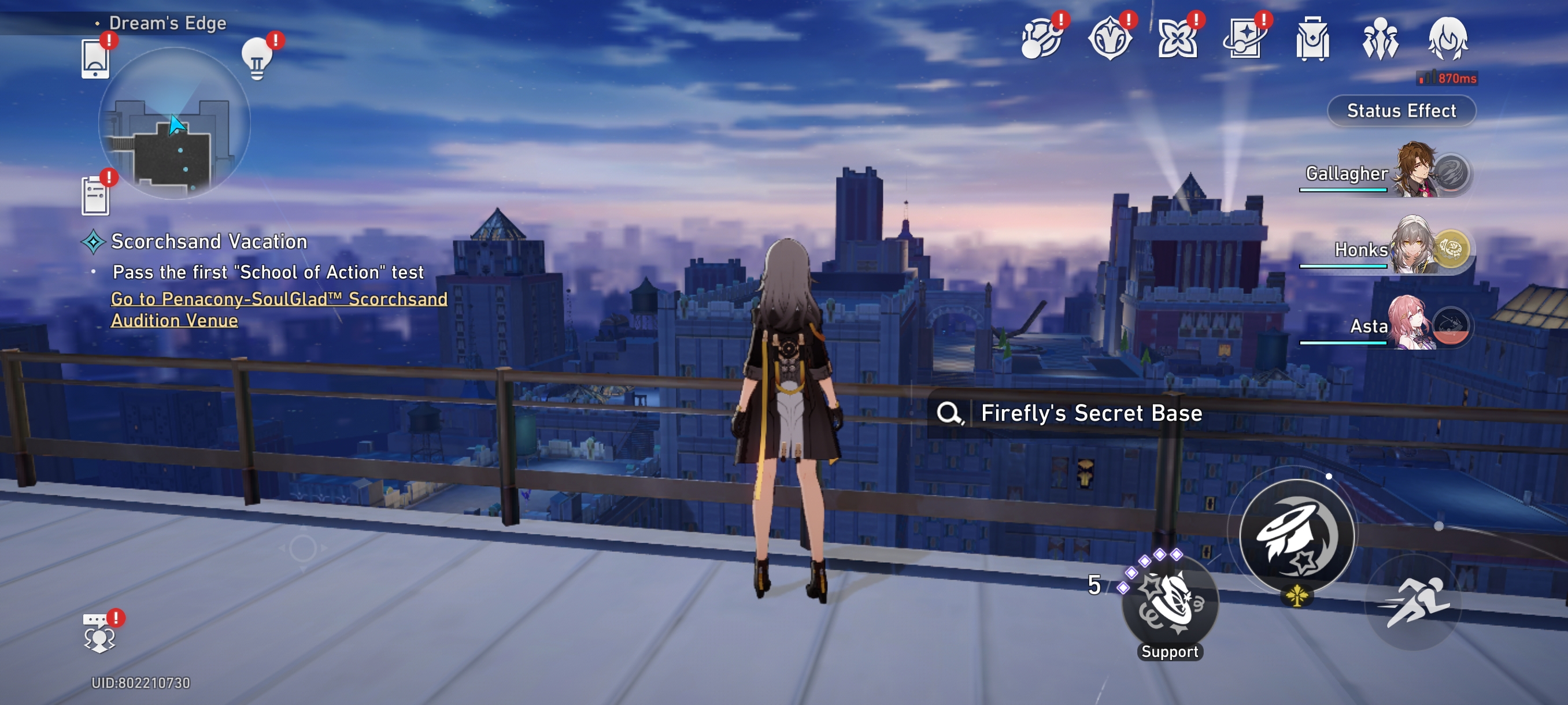Open the Interastral Peace Guide
This screenshot has height=705, width=1568.
1041,38
